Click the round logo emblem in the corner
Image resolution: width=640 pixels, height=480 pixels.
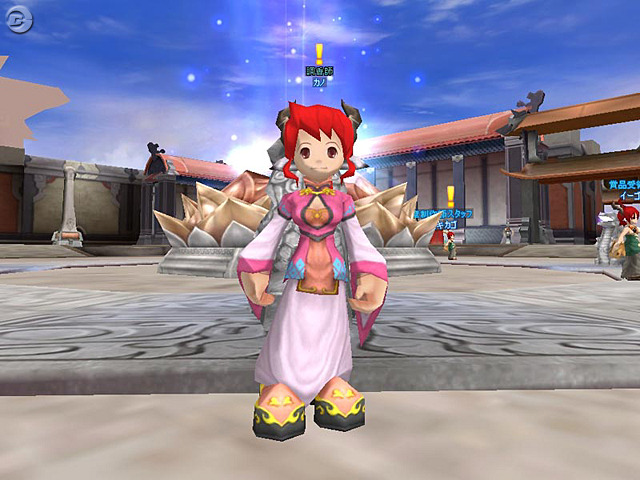pos(21,22)
